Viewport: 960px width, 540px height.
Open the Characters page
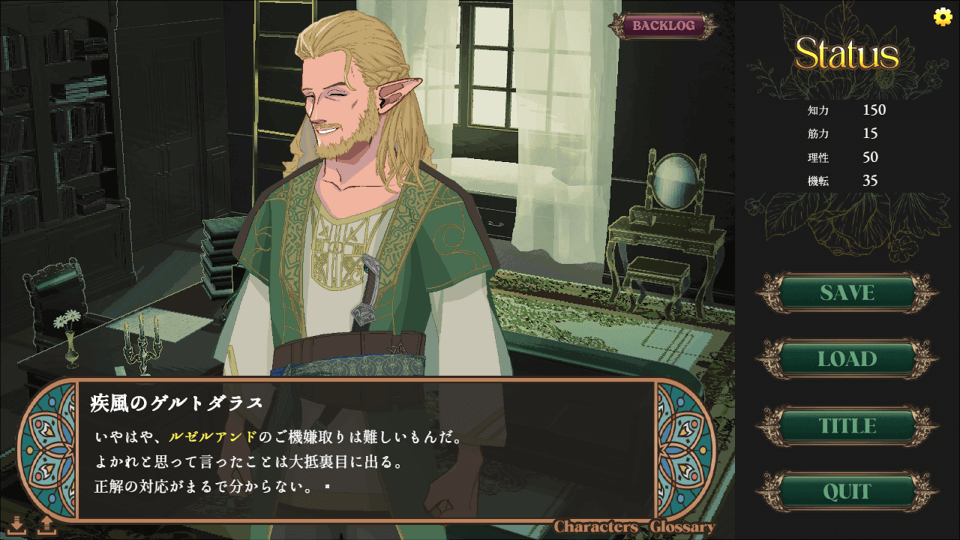coord(597,527)
